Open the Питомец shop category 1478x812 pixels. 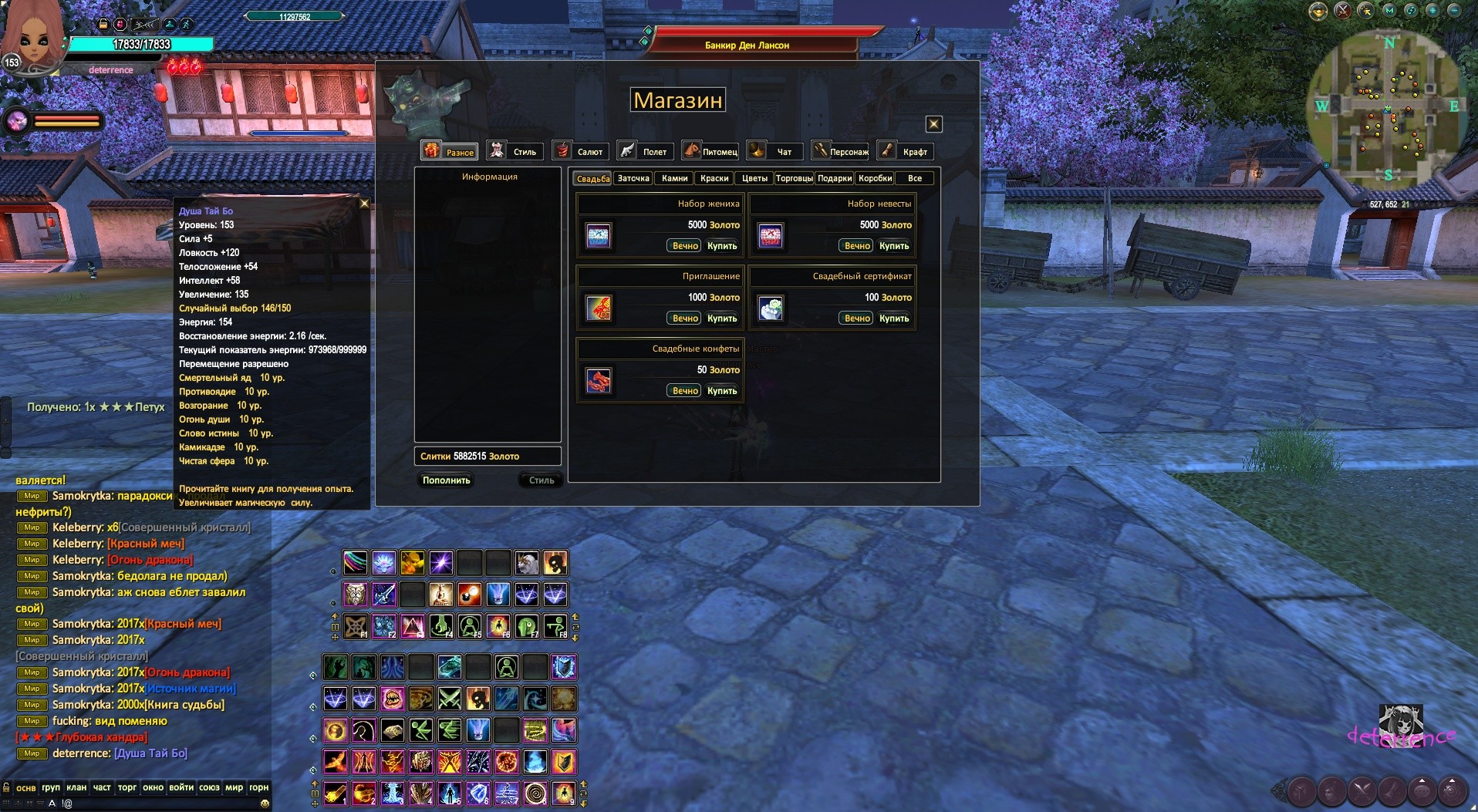(710, 151)
